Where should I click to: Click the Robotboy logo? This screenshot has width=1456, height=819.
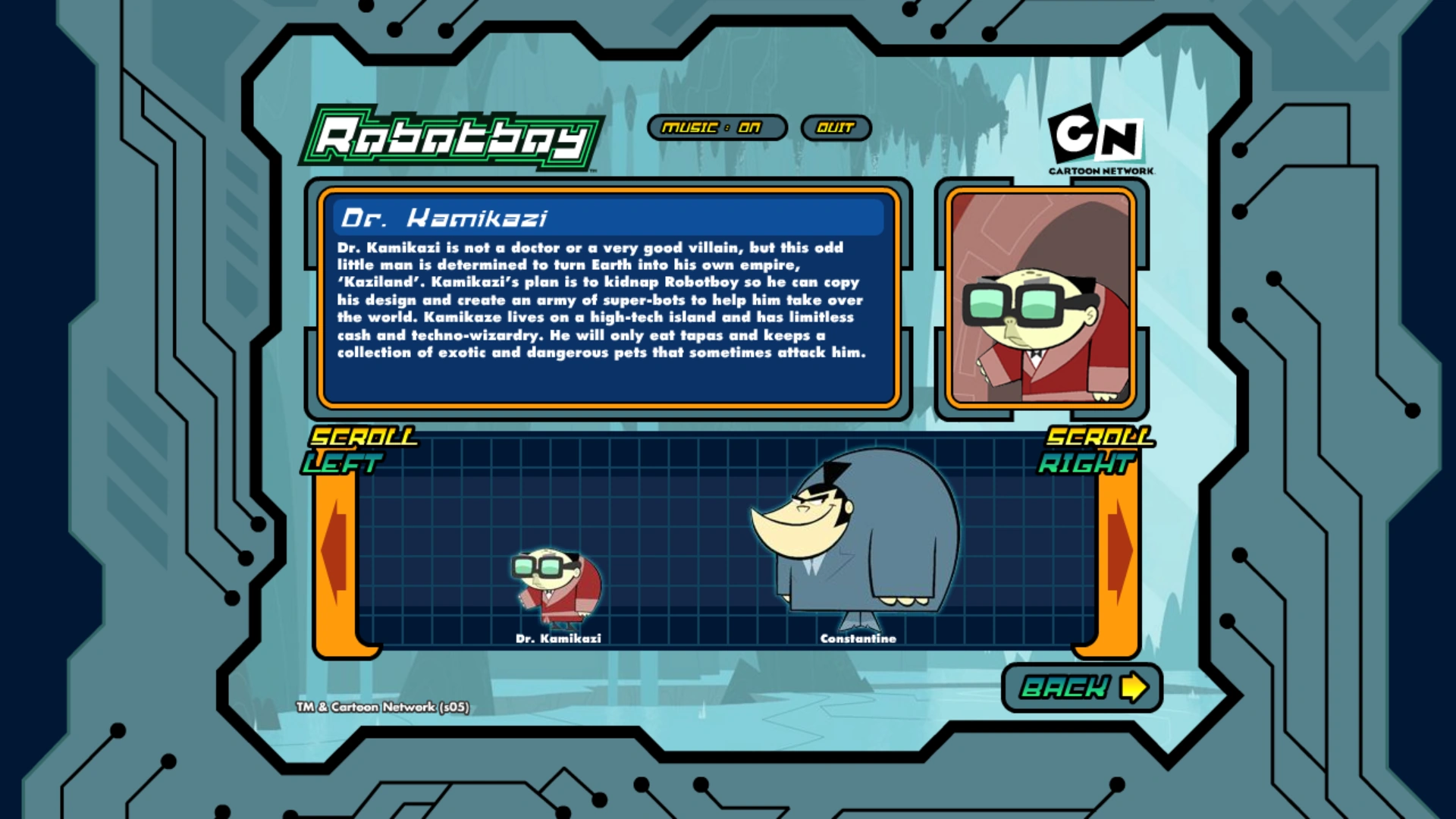click(453, 139)
